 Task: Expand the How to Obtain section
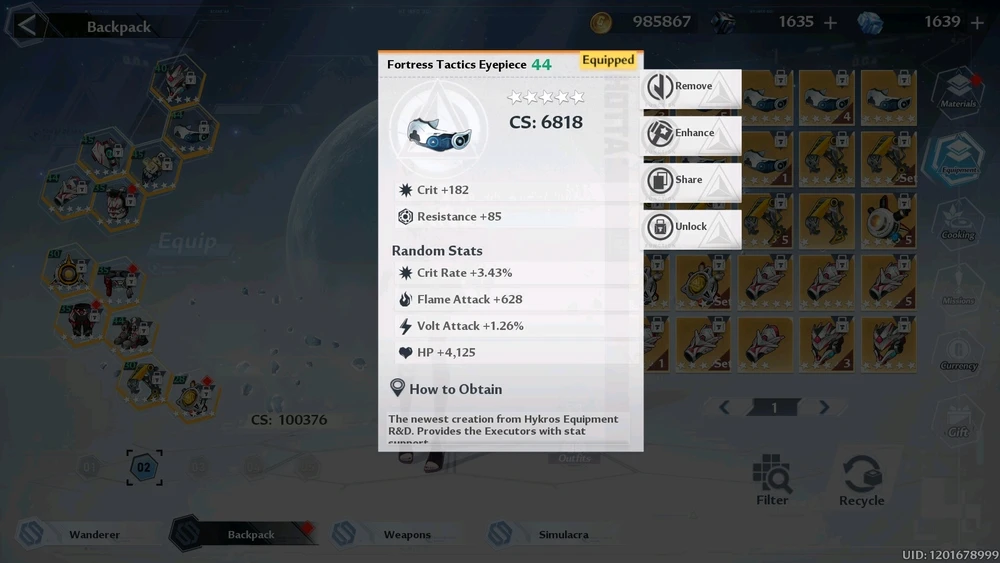455,389
